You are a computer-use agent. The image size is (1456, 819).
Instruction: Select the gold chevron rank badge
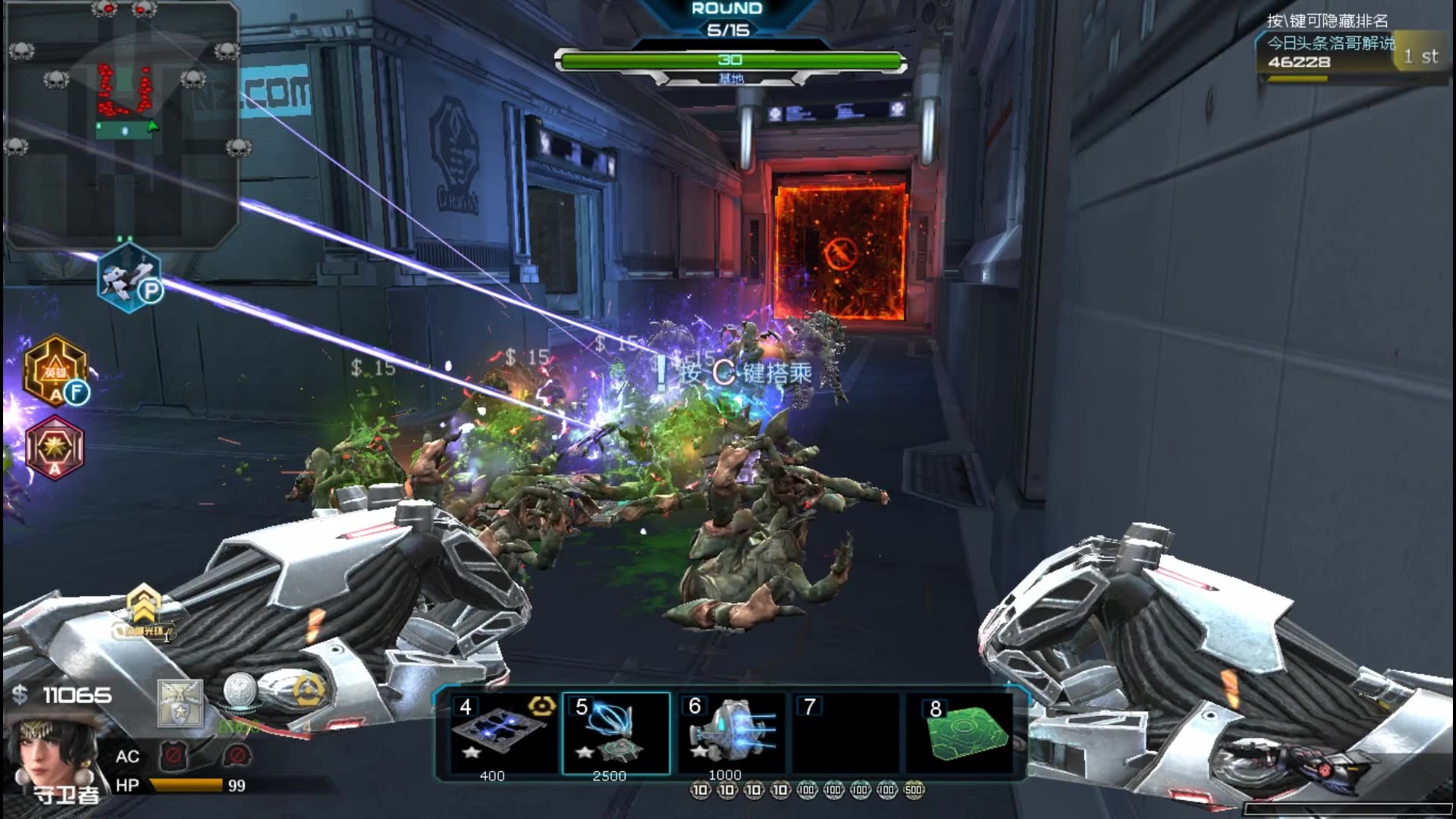tap(143, 607)
